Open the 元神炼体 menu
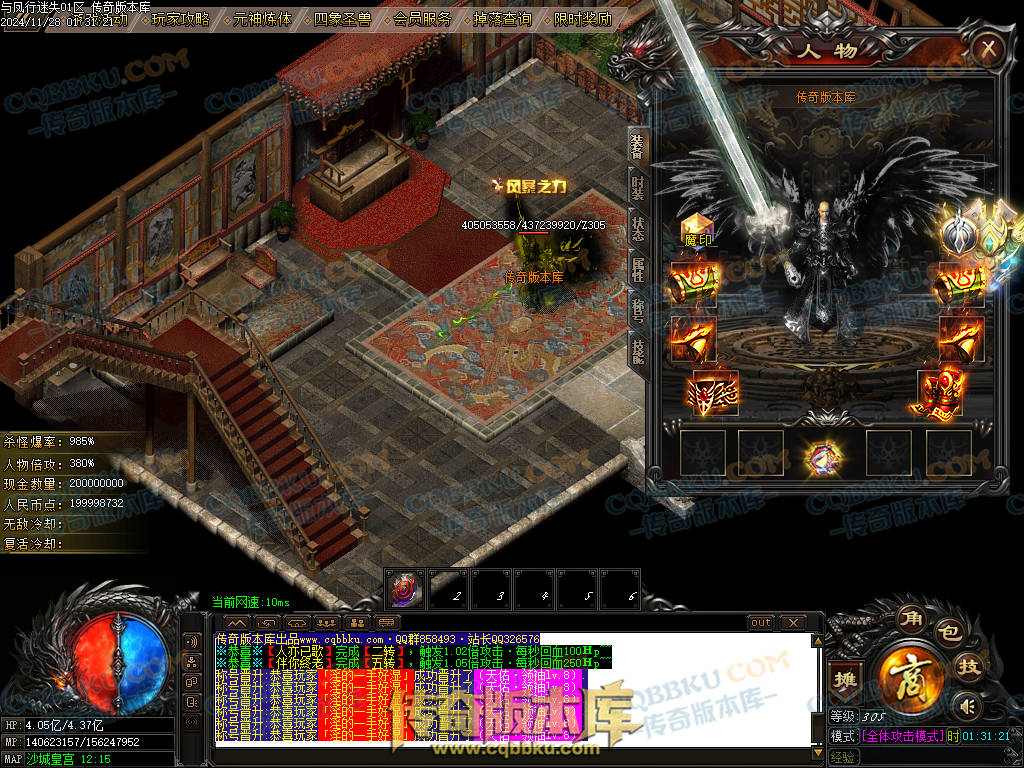 [262, 19]
